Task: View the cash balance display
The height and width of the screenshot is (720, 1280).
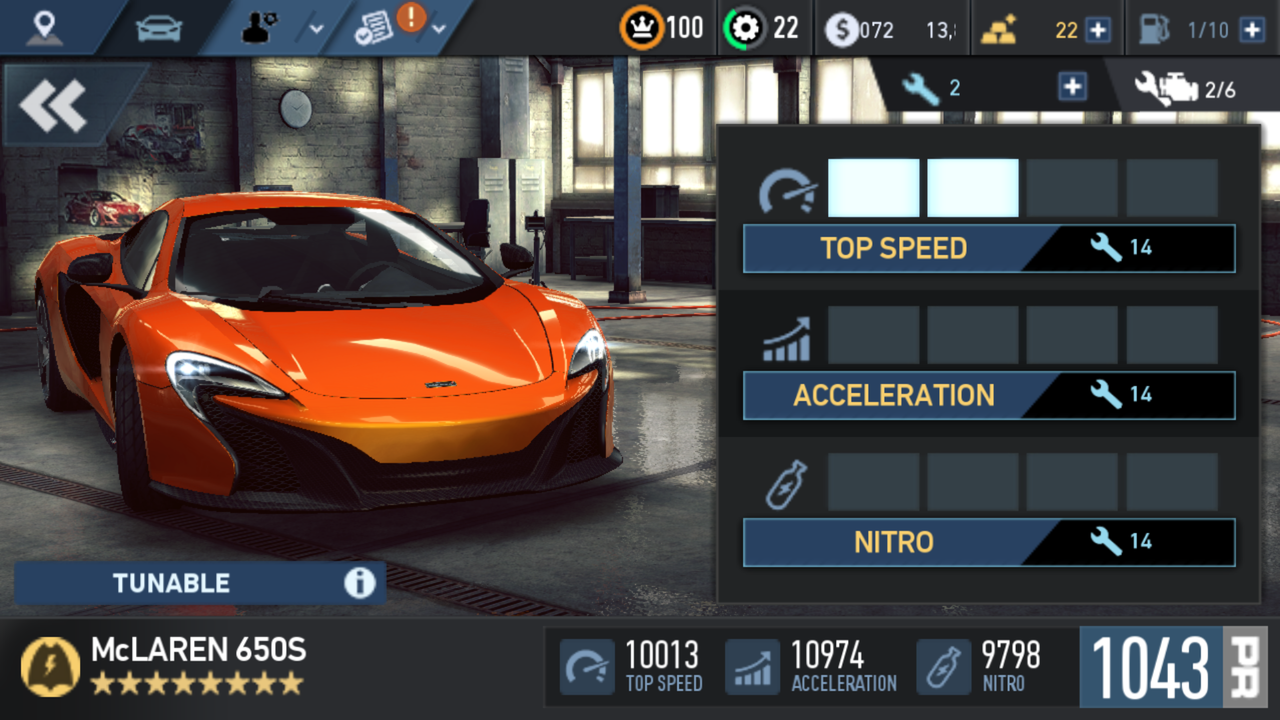Action: 890,30
